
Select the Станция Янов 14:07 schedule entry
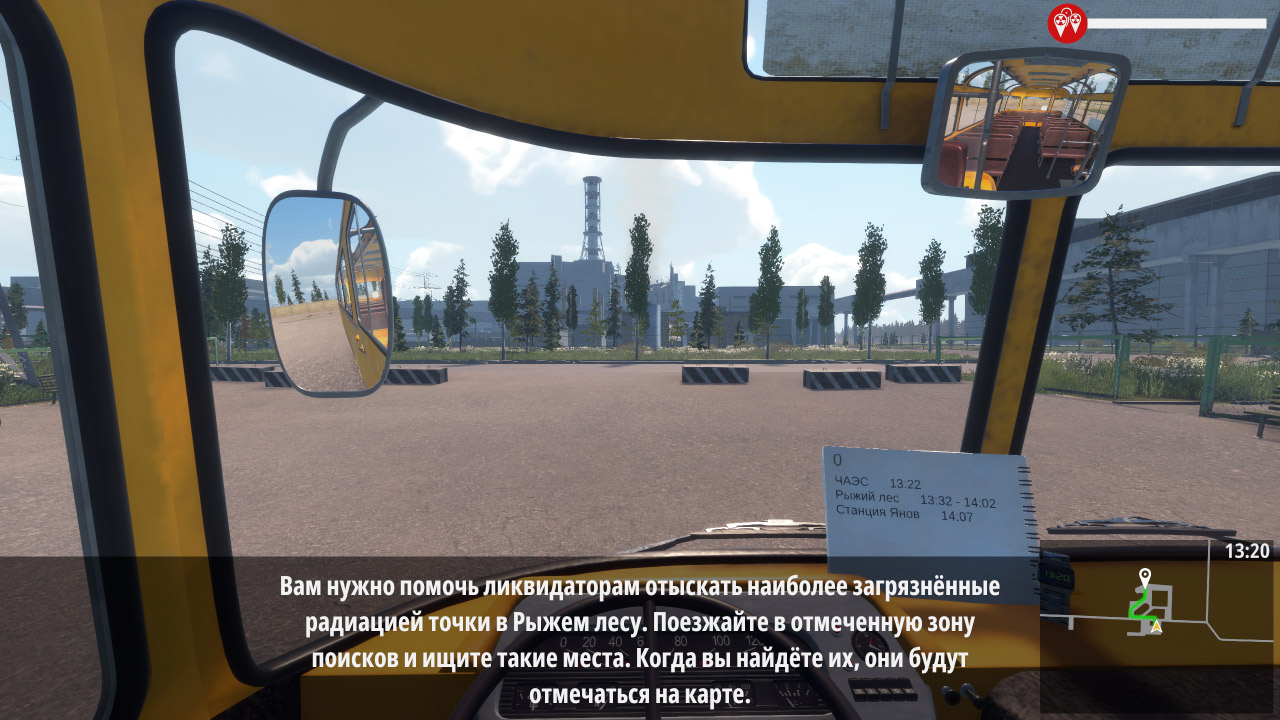[905, 512]
